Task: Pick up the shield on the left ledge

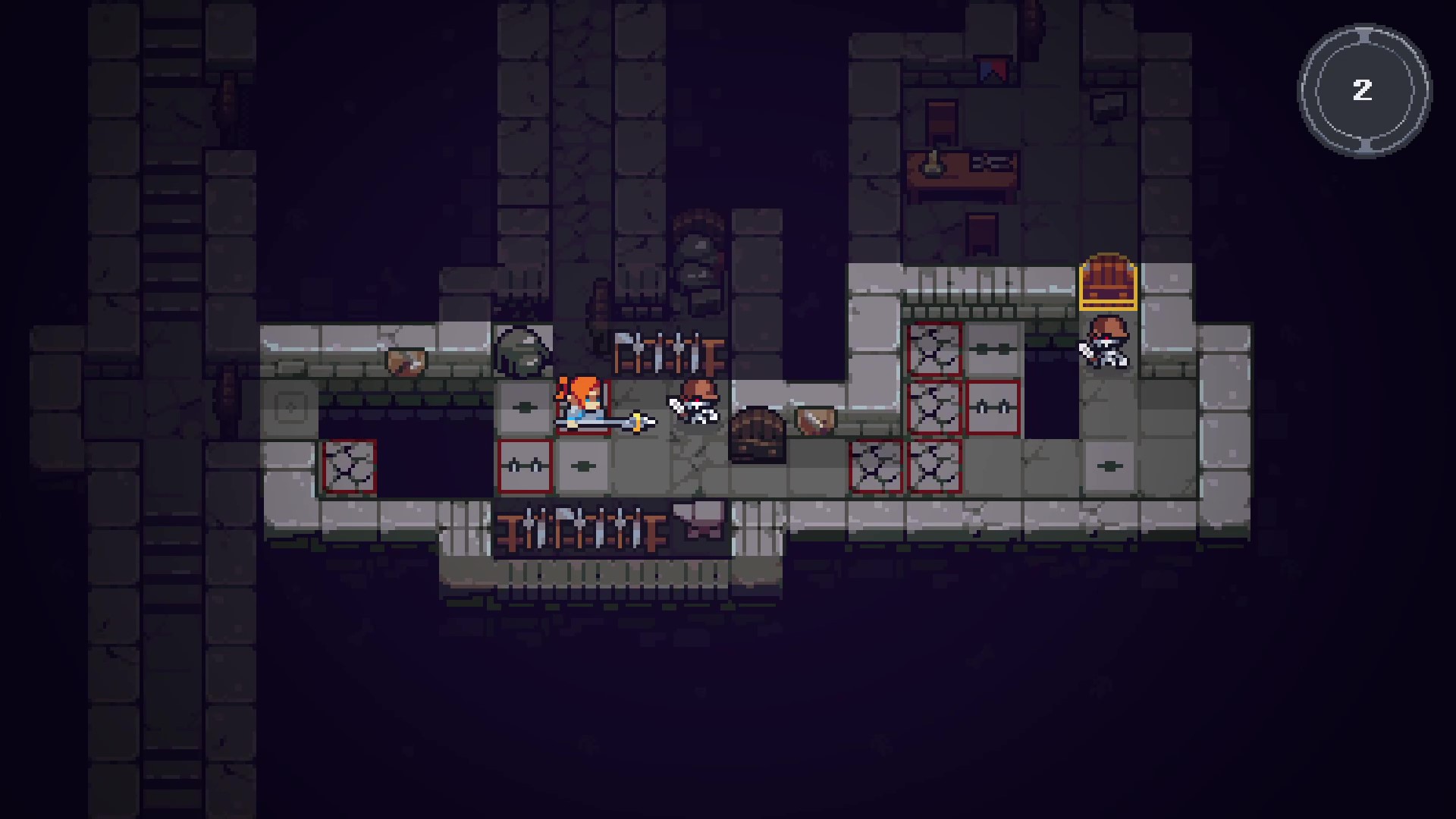Action: pyautogui.click(x=404, y=362)
